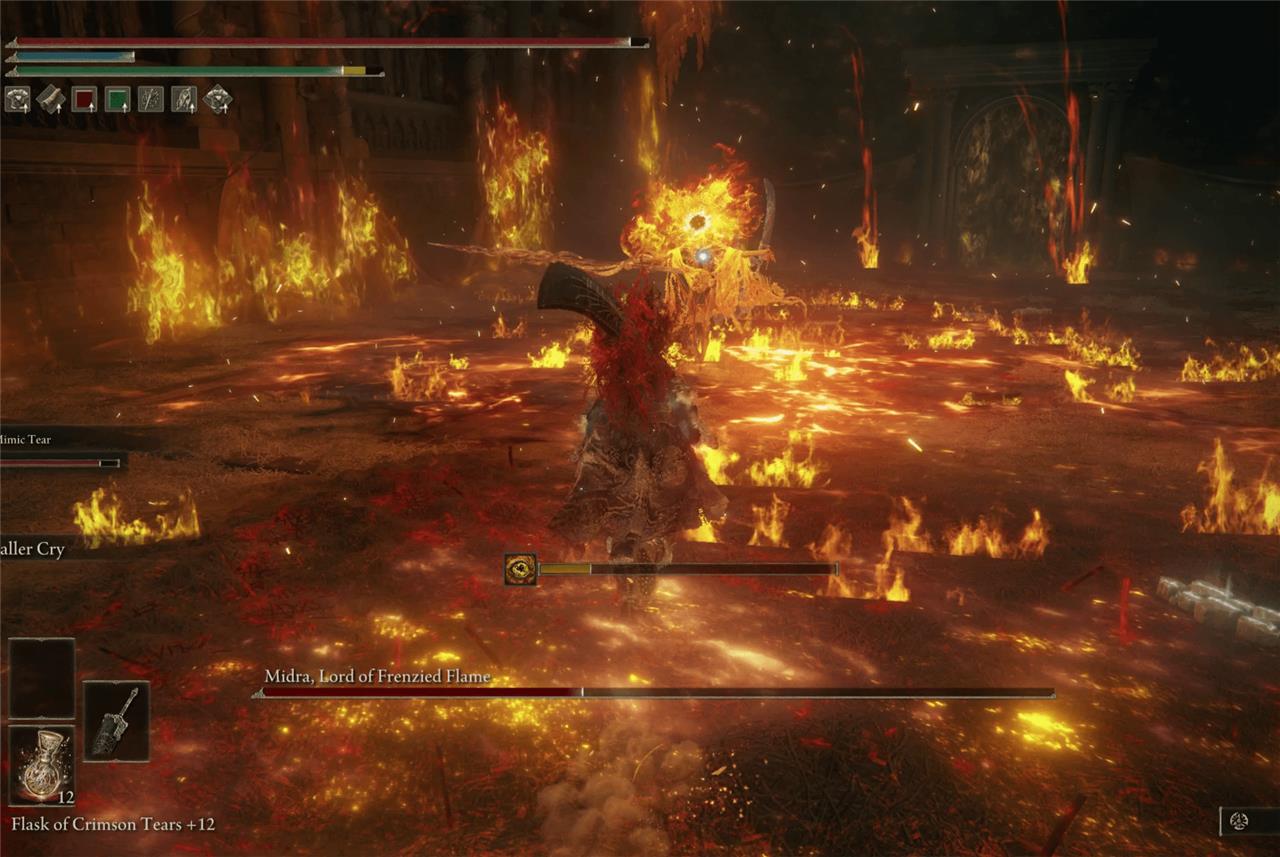1280x857 pixels.
Task: Click the square-framed armor buff icon
Action: point(17,99)
